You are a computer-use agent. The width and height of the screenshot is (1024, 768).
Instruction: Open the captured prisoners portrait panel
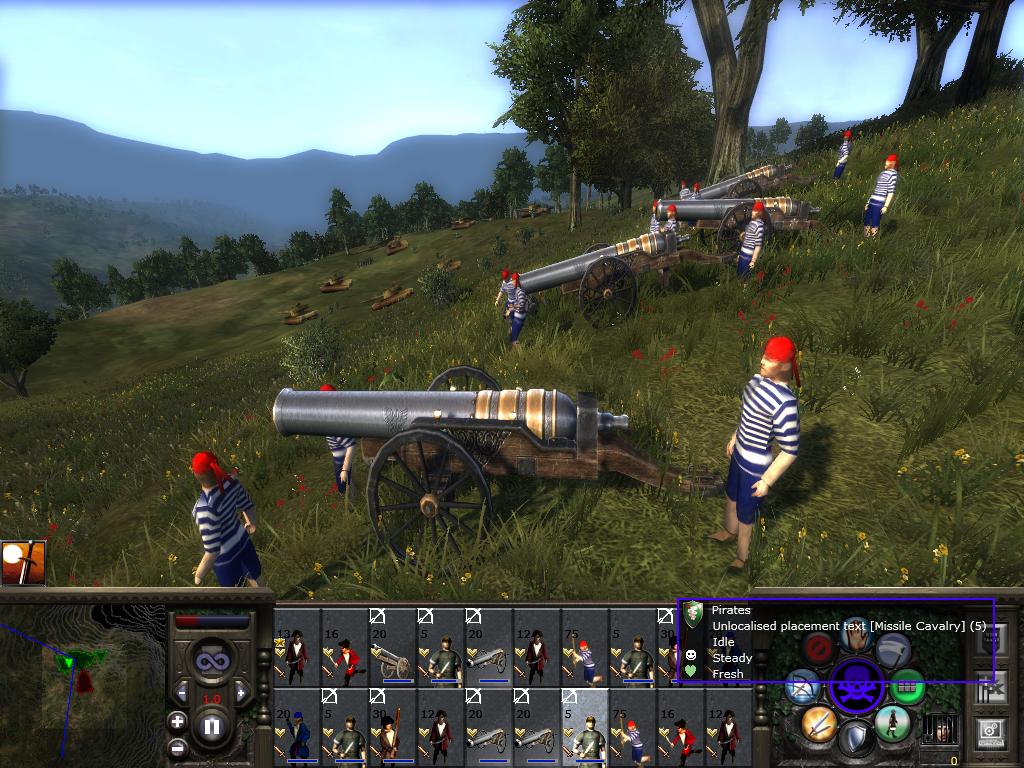938,727
